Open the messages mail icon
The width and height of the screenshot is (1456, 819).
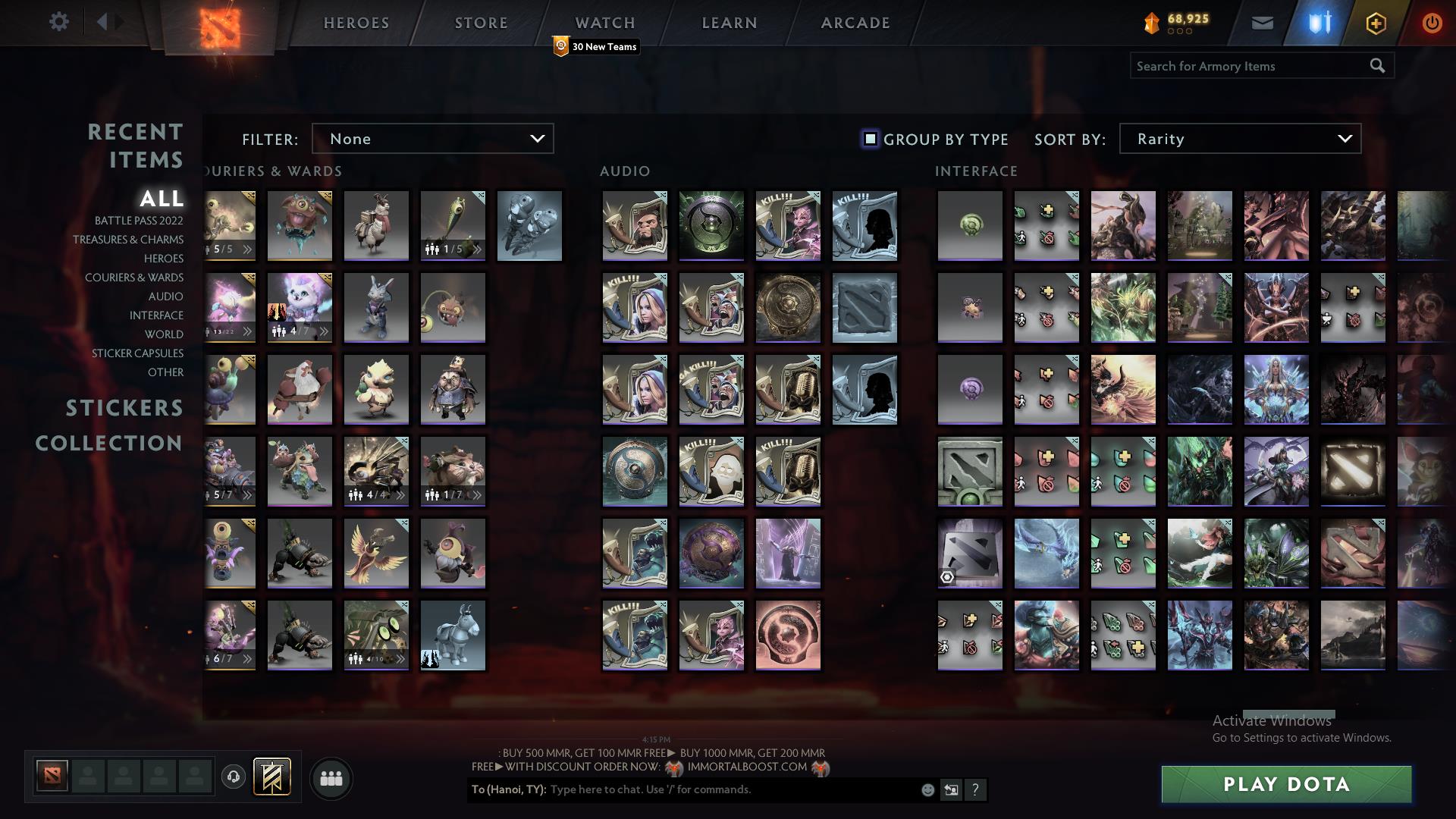[x=1262, y=22]
